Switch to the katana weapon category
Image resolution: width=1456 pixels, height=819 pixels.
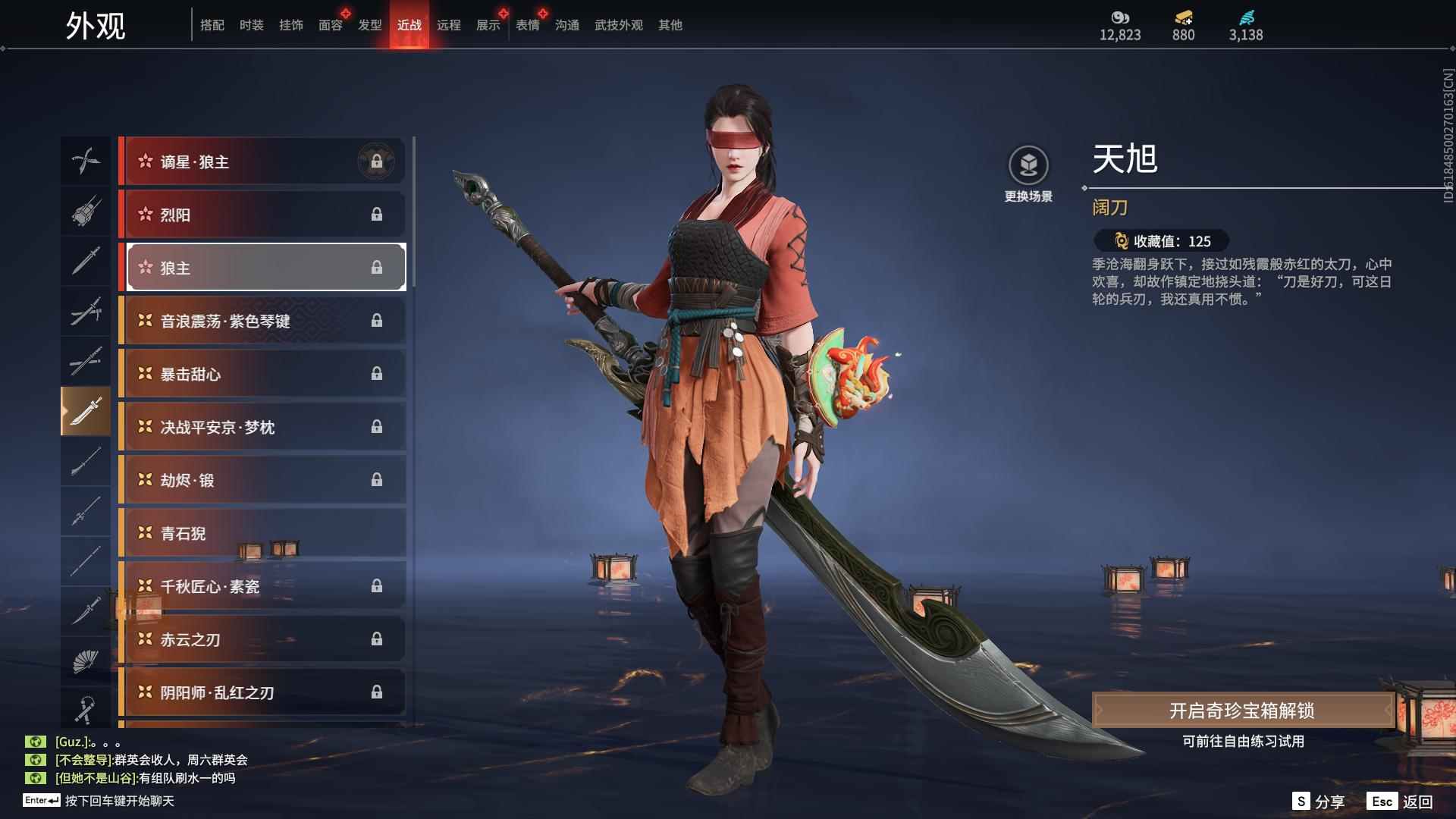click(86, 362)
